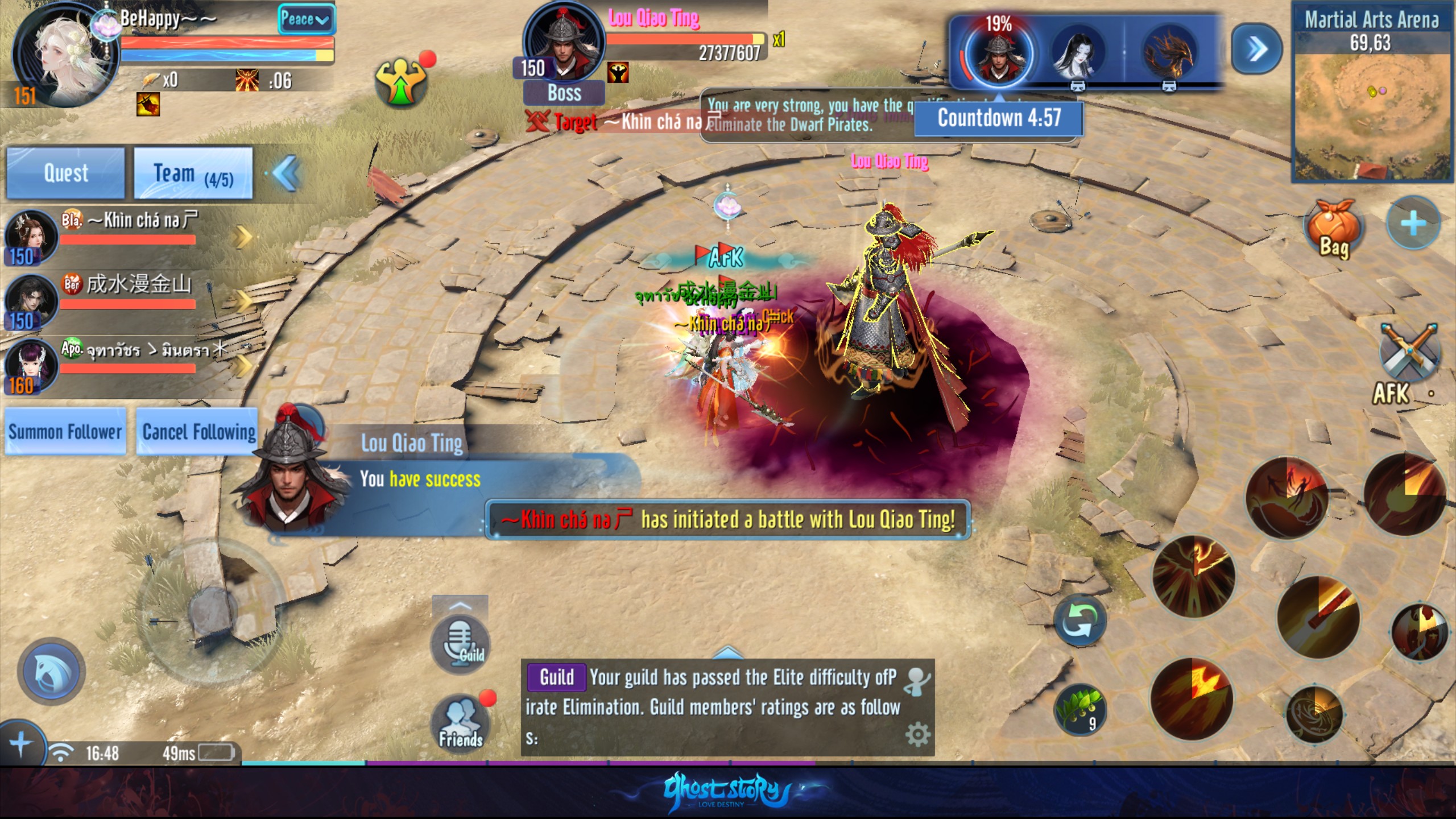Activate Guild voice microphone button
Image resolution: width=1456 pixels, height=819 pixels.
461,644
